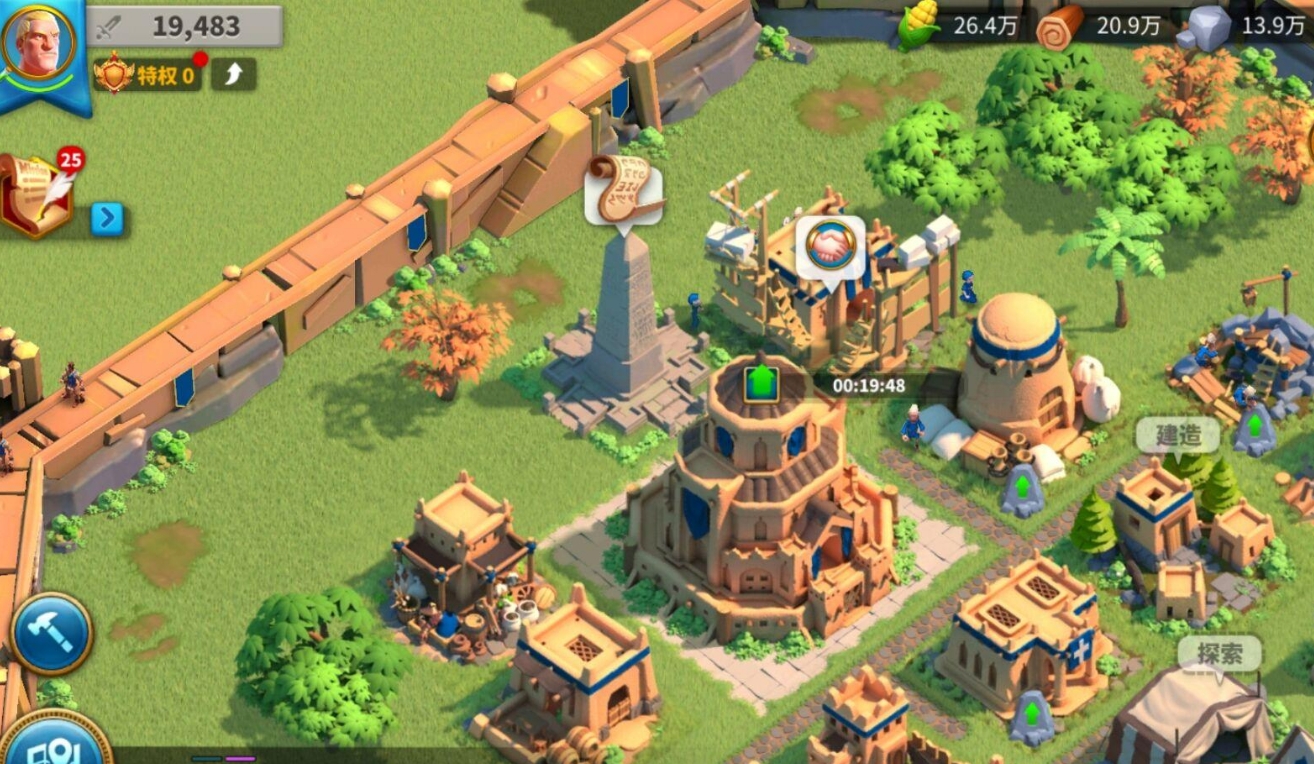Tap the corn food resource counter
The height and width of the screenshot is (764, 1314).
pyautogui.click(x=958, y=27)
